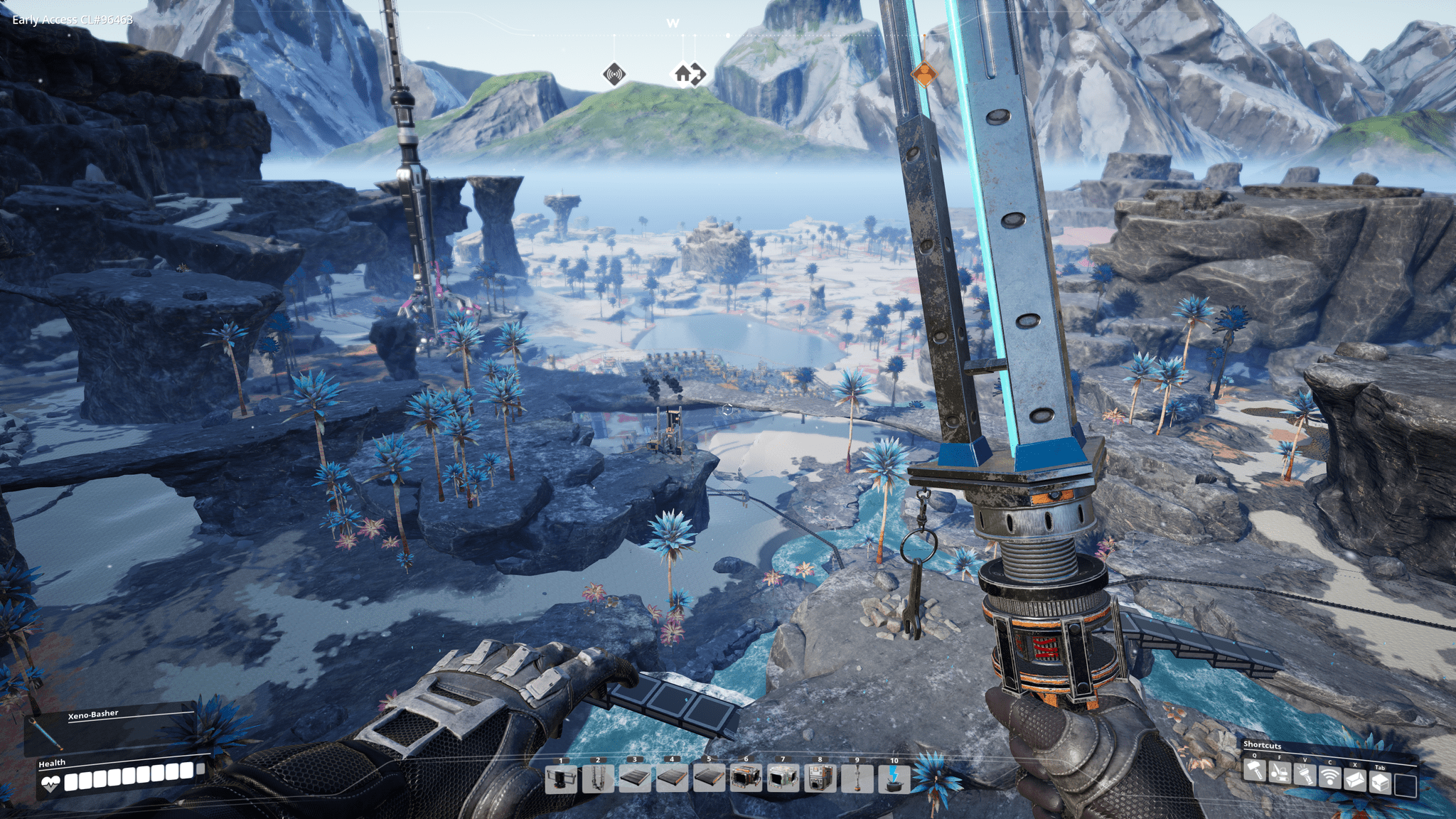Select the machine in hotbar slot 1
The width and height of the screenshot is (1456, 819).
[x=560, y=779]
